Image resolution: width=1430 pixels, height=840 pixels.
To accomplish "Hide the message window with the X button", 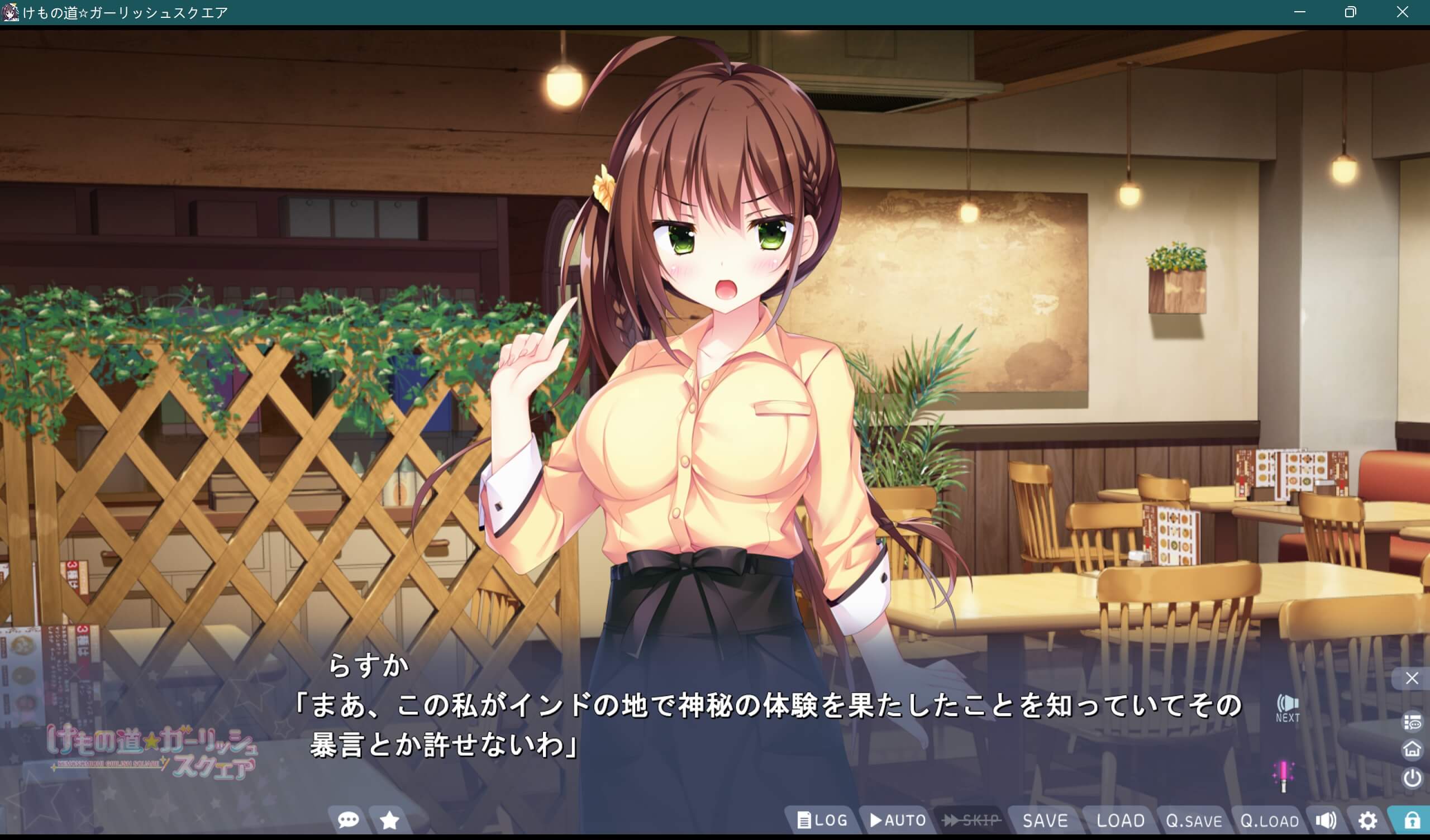I will coord(1412,678).
